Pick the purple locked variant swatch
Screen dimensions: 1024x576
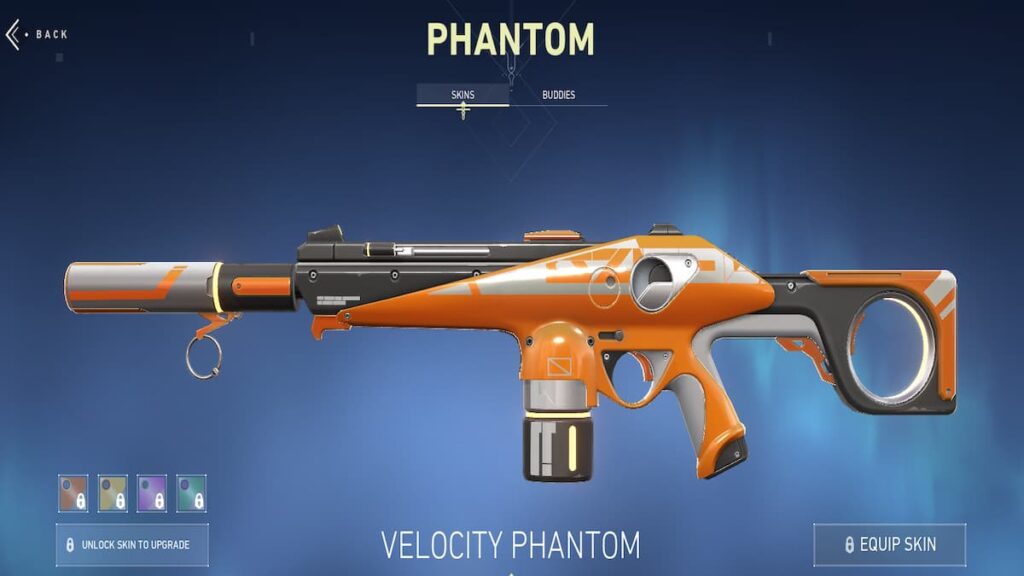pos(152,492)
